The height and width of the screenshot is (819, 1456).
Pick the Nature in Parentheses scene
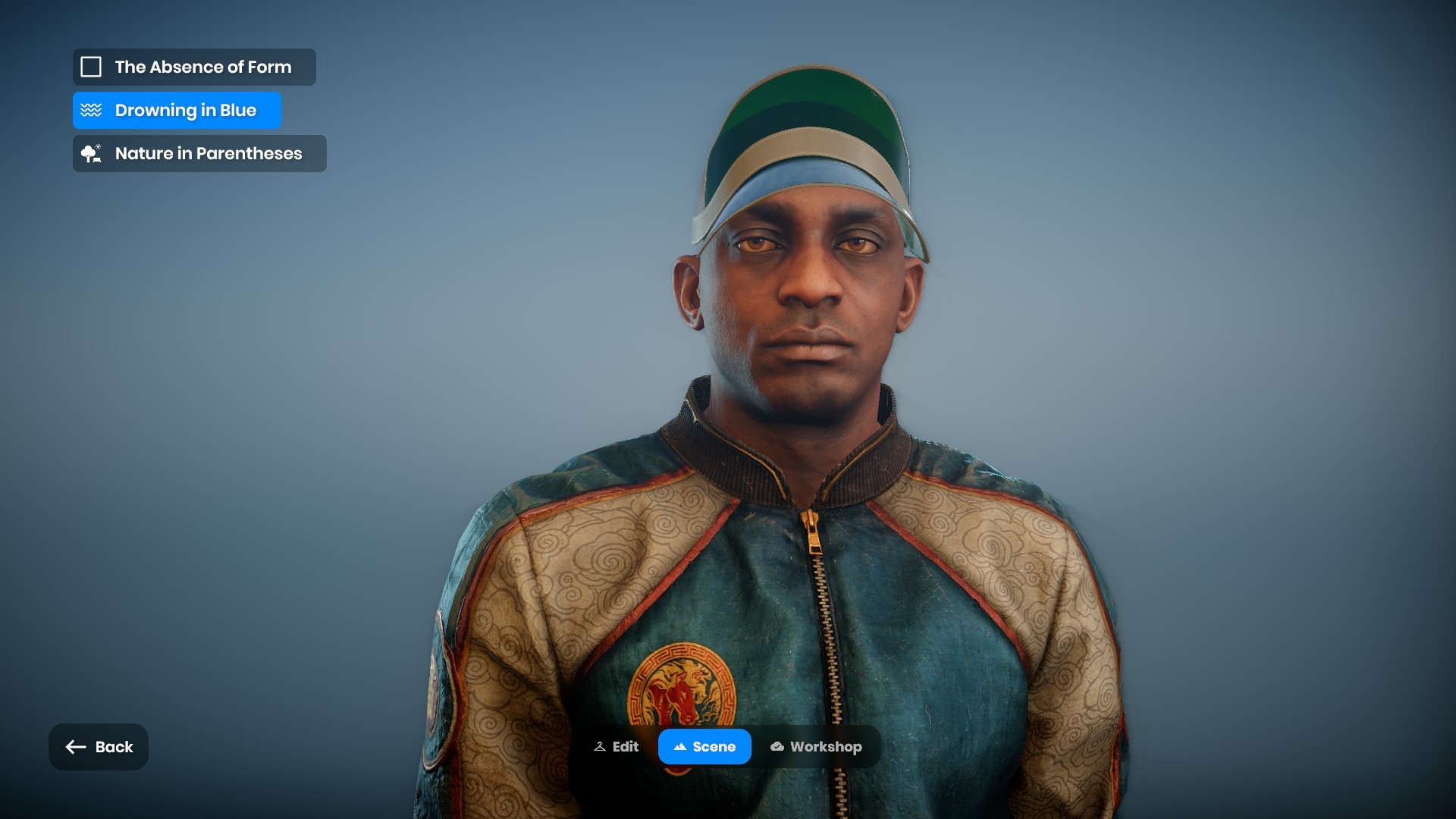tap(199, 154)
